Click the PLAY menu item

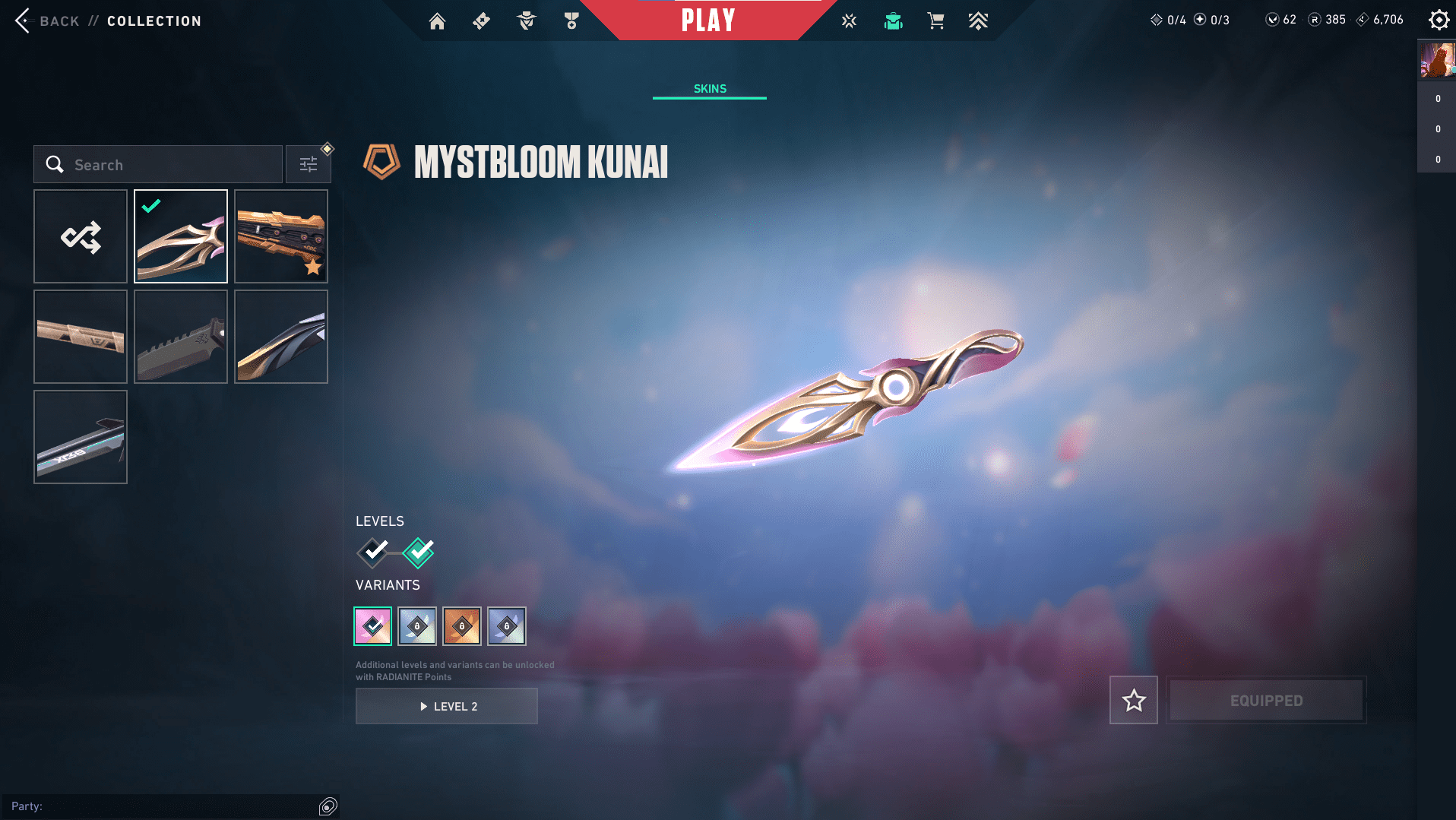click(707, 21)
